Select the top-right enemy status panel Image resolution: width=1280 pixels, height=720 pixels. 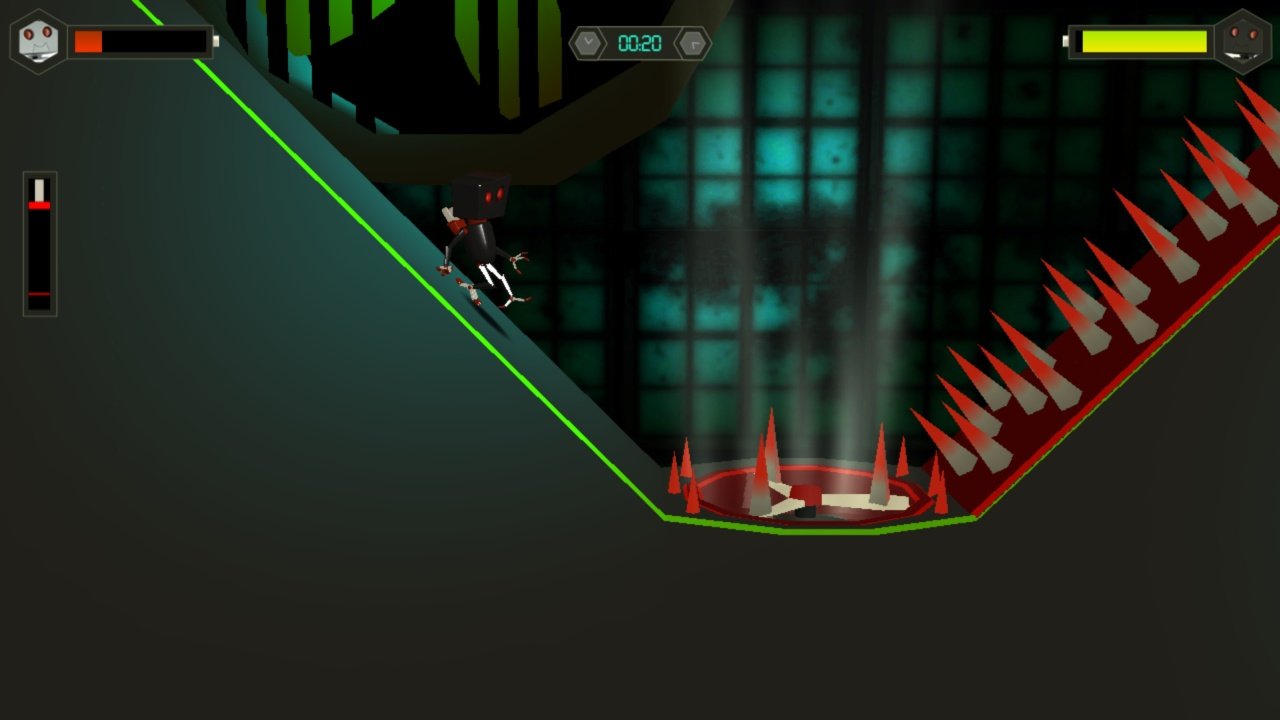point(1160,41)
